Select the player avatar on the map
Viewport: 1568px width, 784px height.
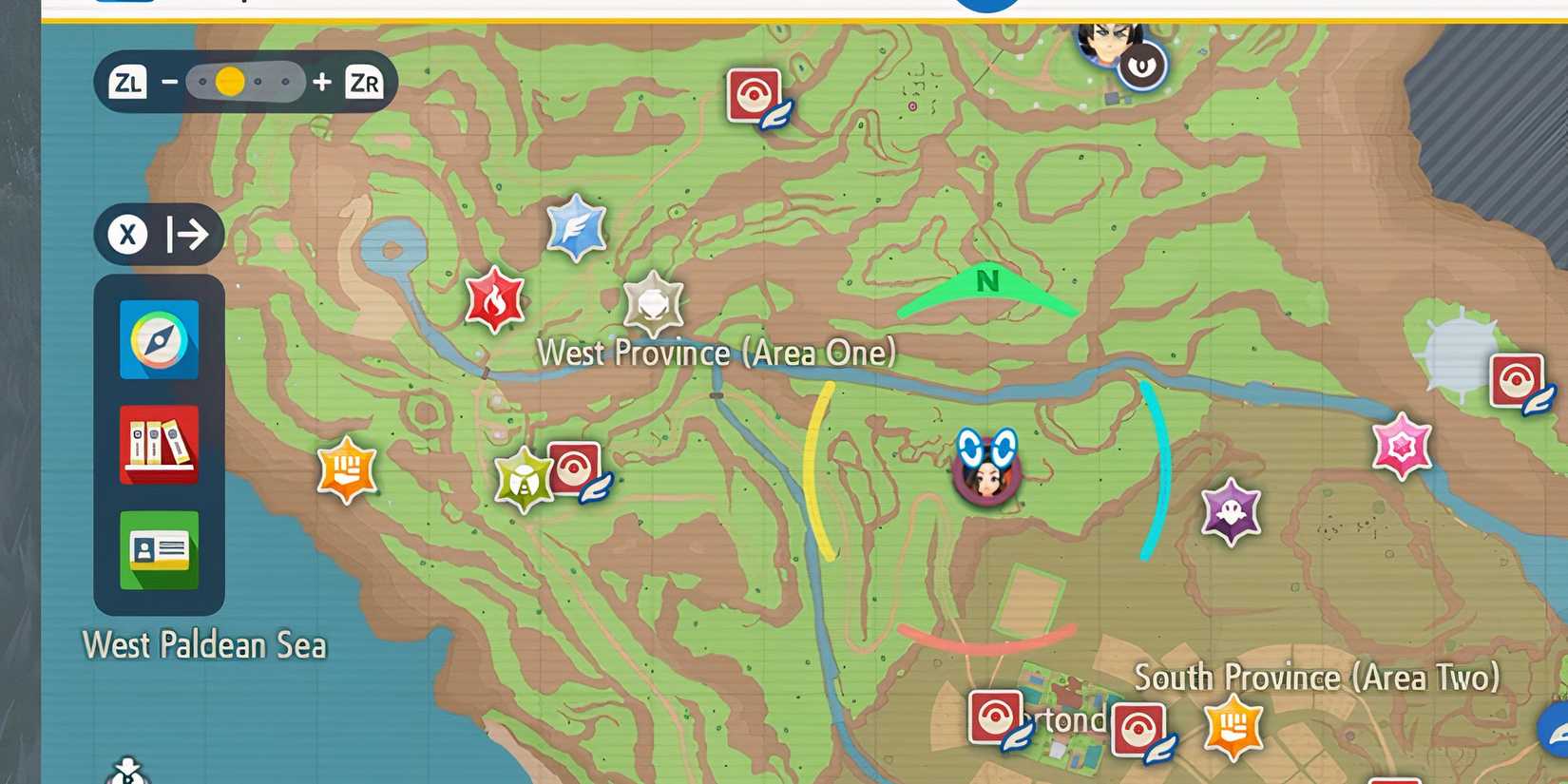[986, 472]
